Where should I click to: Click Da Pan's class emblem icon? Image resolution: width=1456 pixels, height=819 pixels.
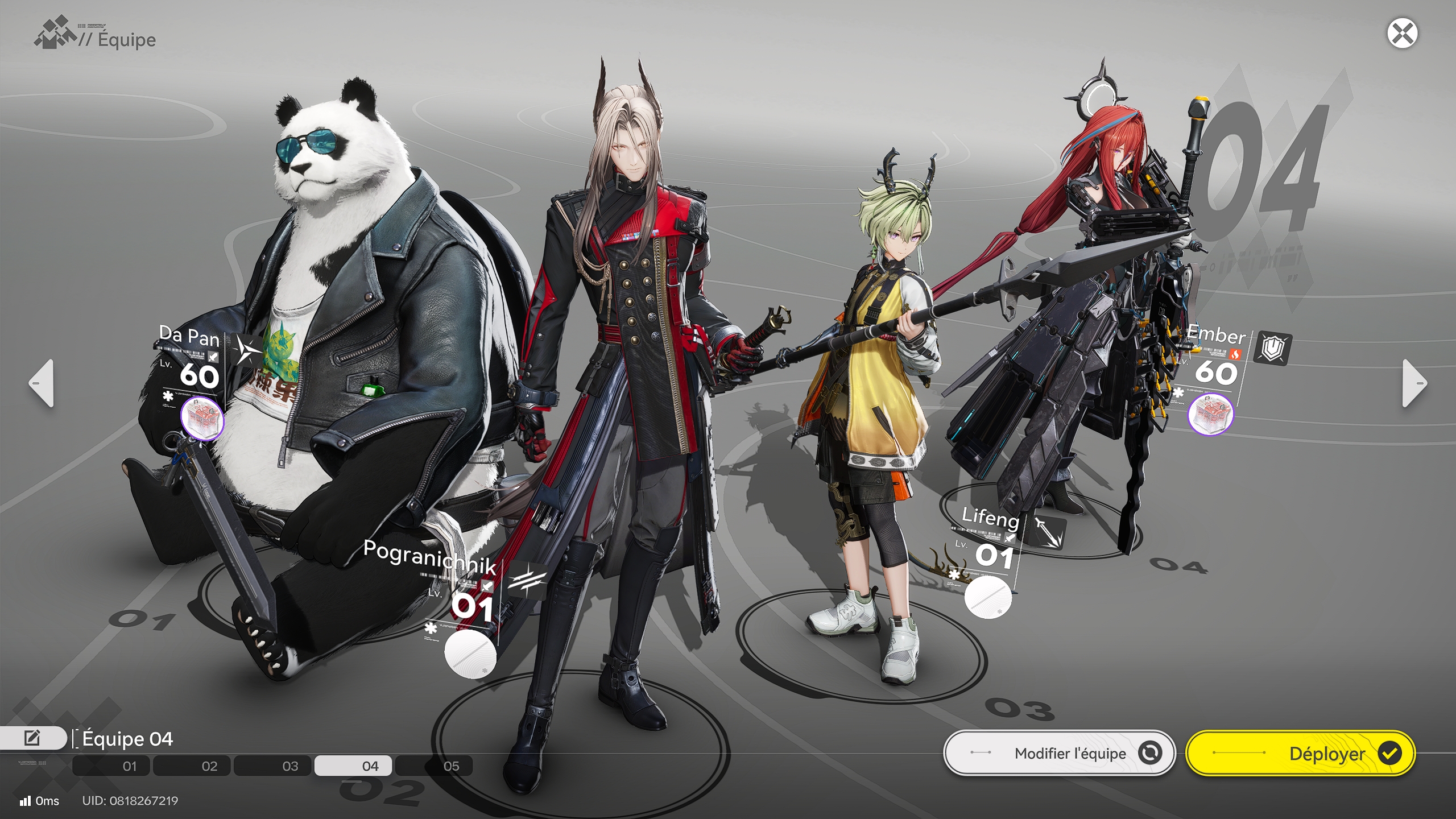click(x=246, y=350)
